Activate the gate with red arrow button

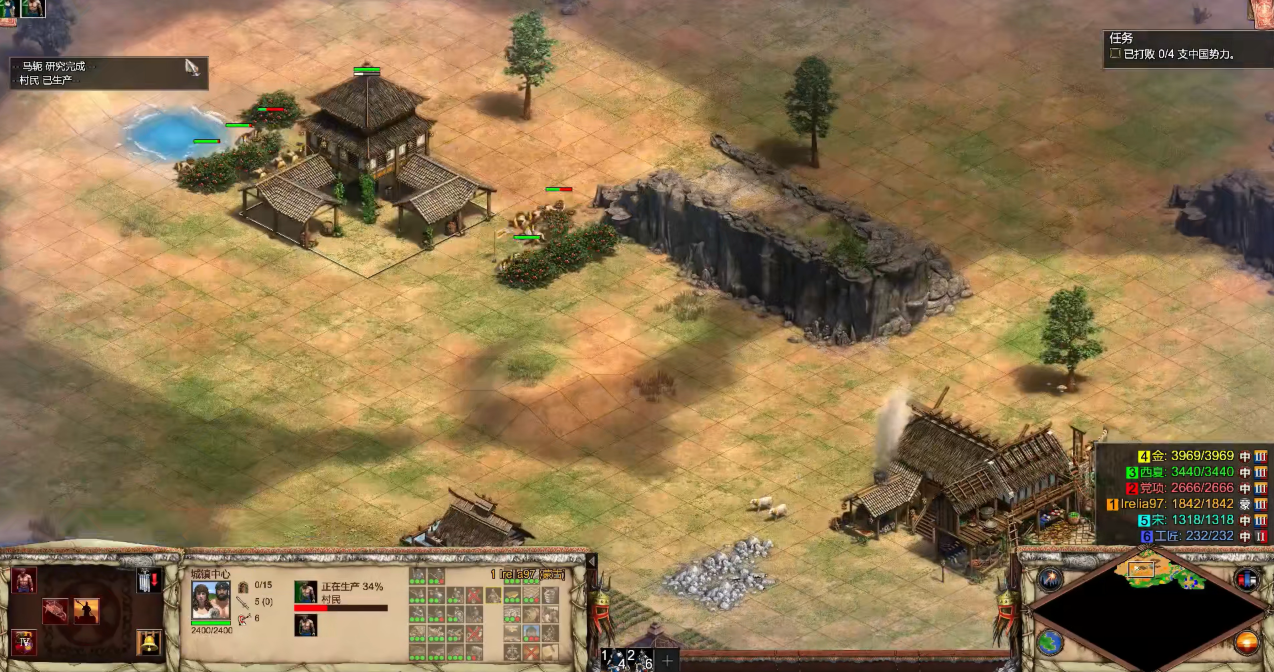[x=148, y=581]
